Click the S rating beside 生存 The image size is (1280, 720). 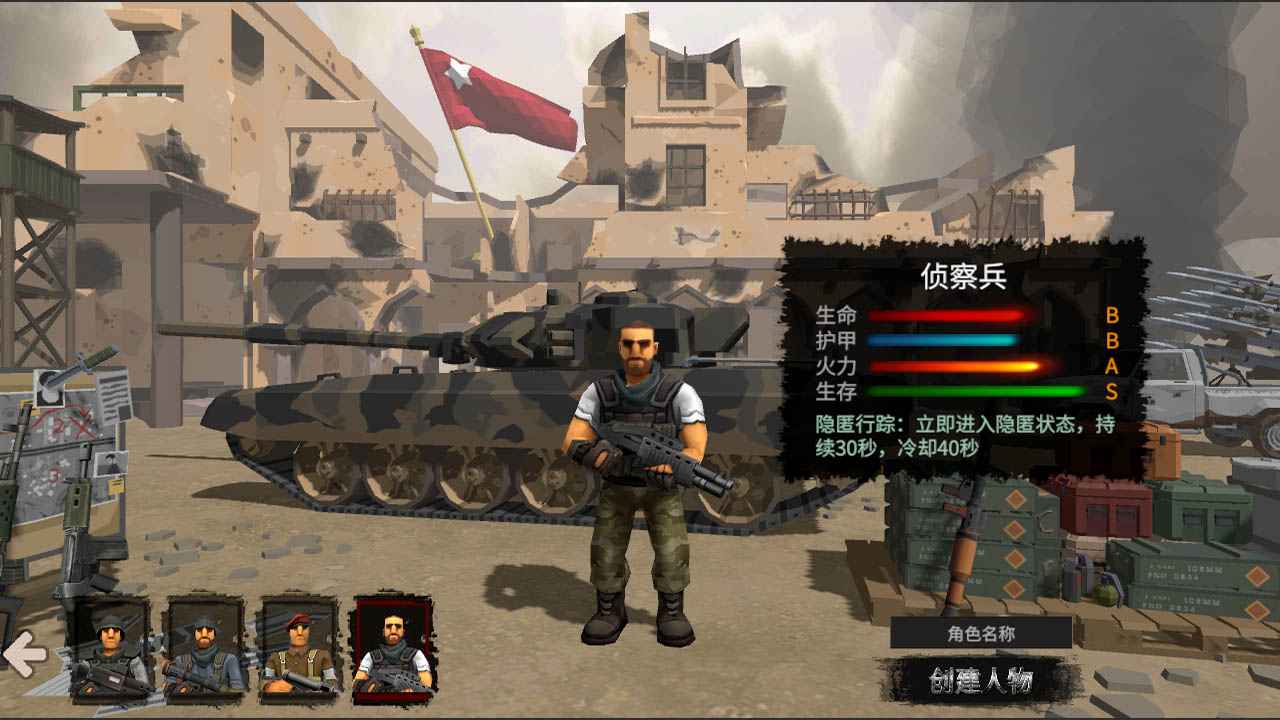(x=1112, y=390)
